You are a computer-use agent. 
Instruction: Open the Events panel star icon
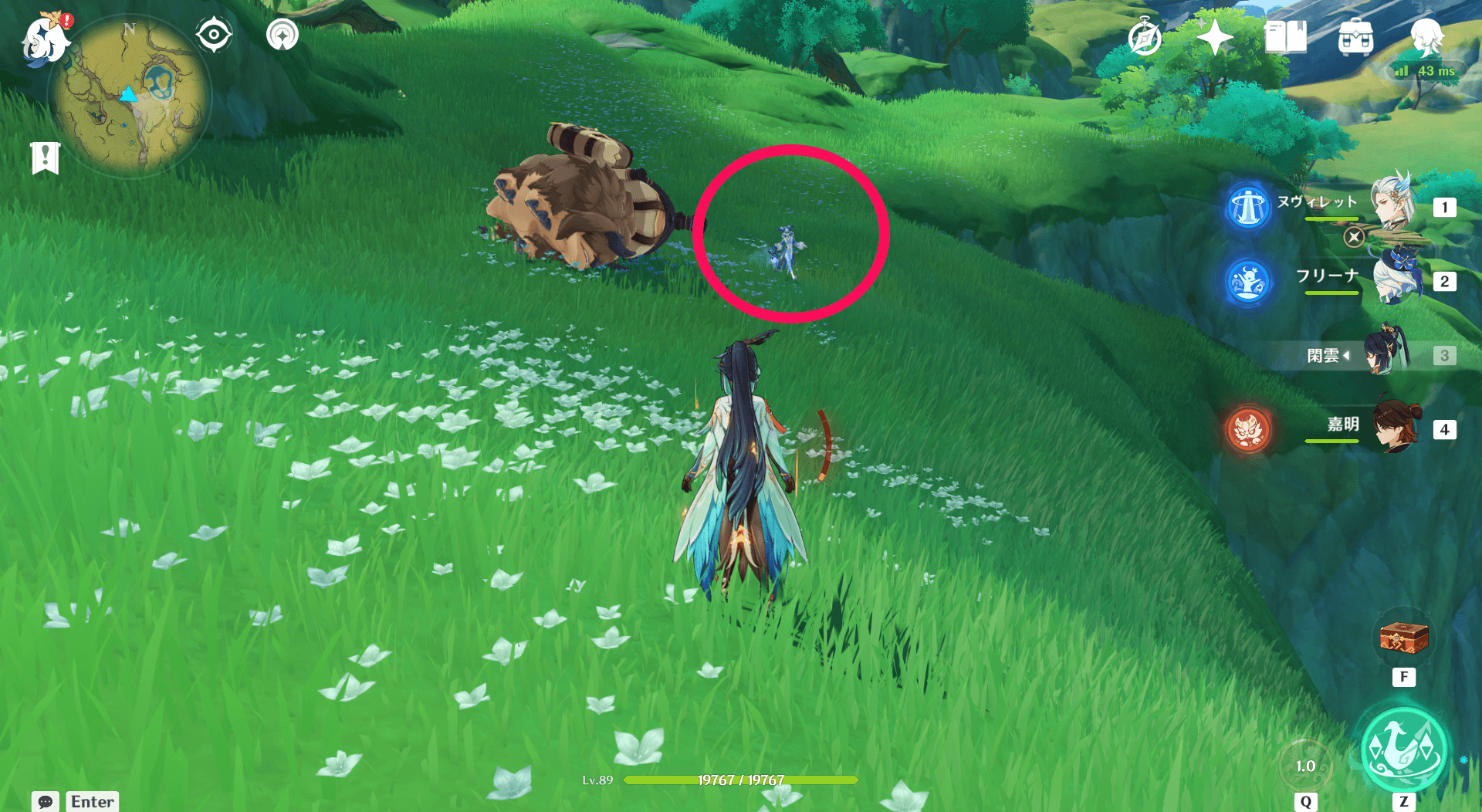(x=1216, y=37)
